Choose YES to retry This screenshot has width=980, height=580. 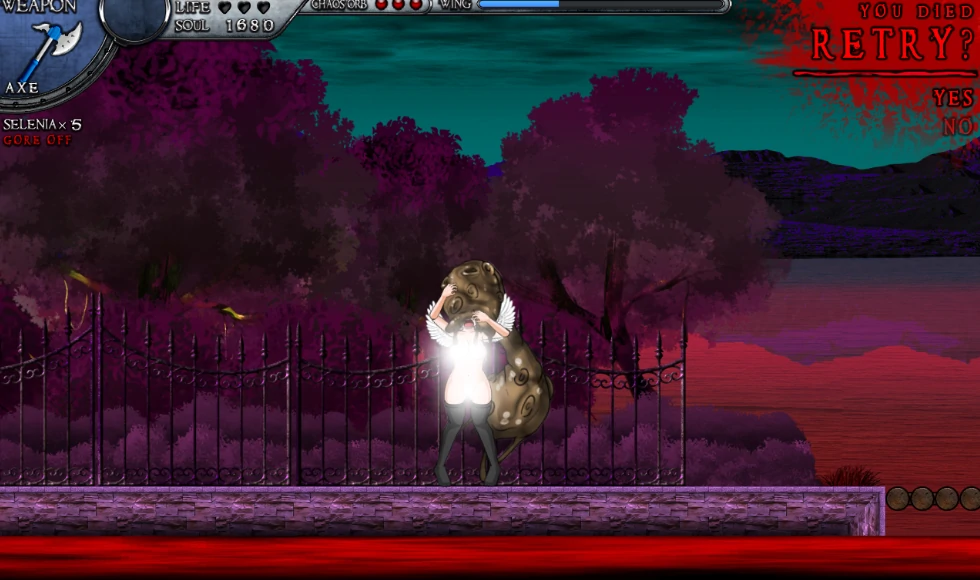[x=953, y=98]
